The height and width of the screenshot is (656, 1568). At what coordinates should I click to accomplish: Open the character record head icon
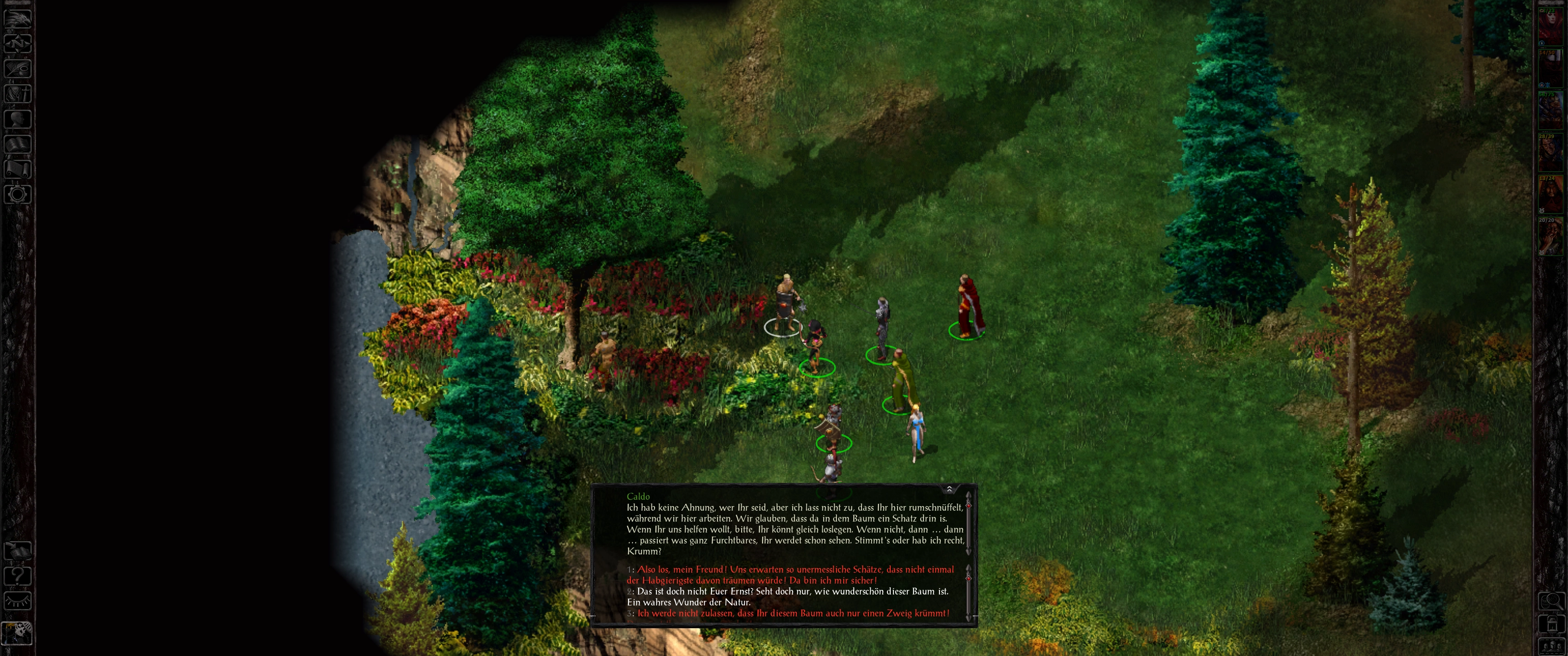coord(18,118)
